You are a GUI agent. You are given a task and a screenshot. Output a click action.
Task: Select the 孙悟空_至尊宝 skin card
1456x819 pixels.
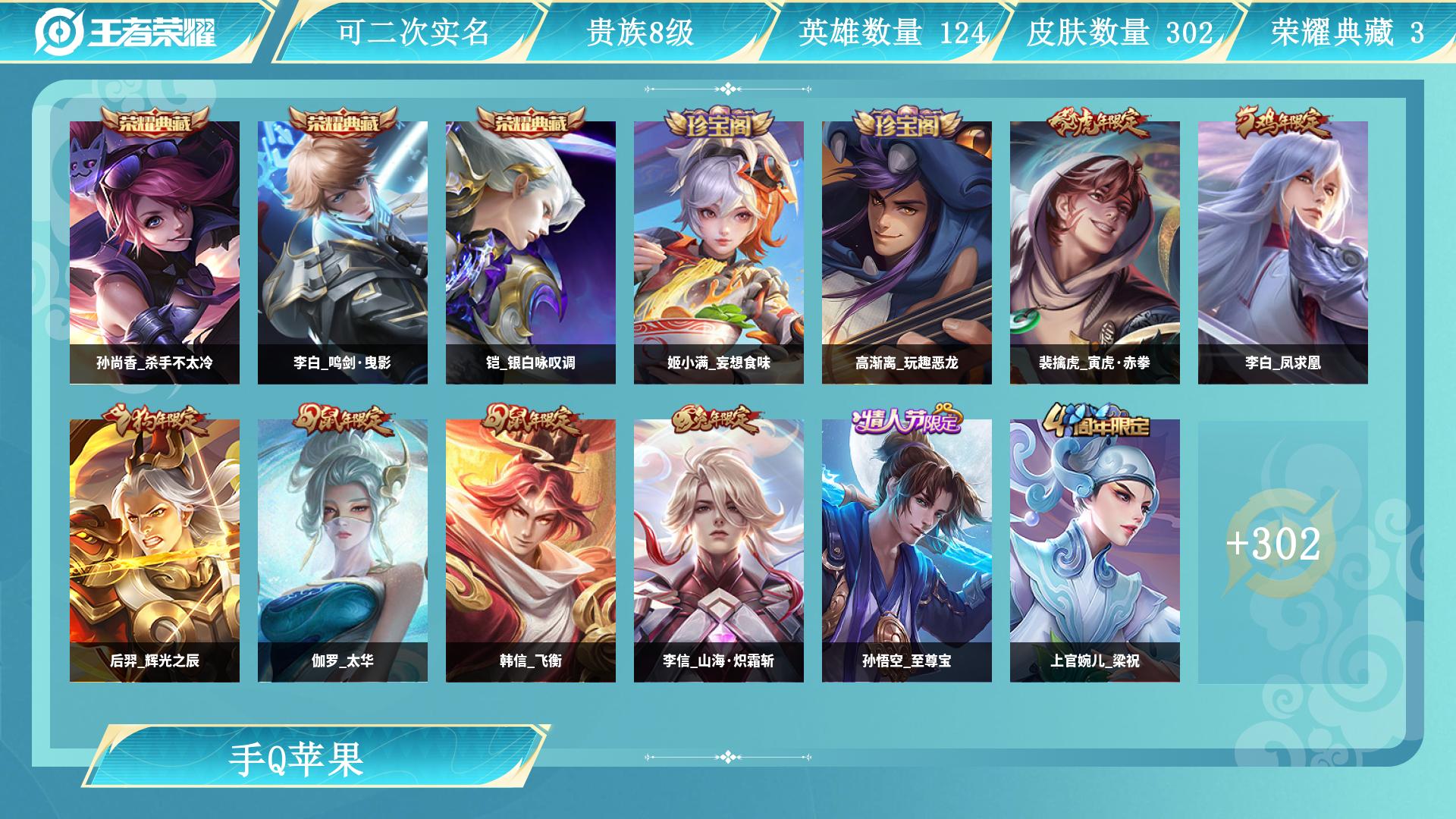pos(907,551)
